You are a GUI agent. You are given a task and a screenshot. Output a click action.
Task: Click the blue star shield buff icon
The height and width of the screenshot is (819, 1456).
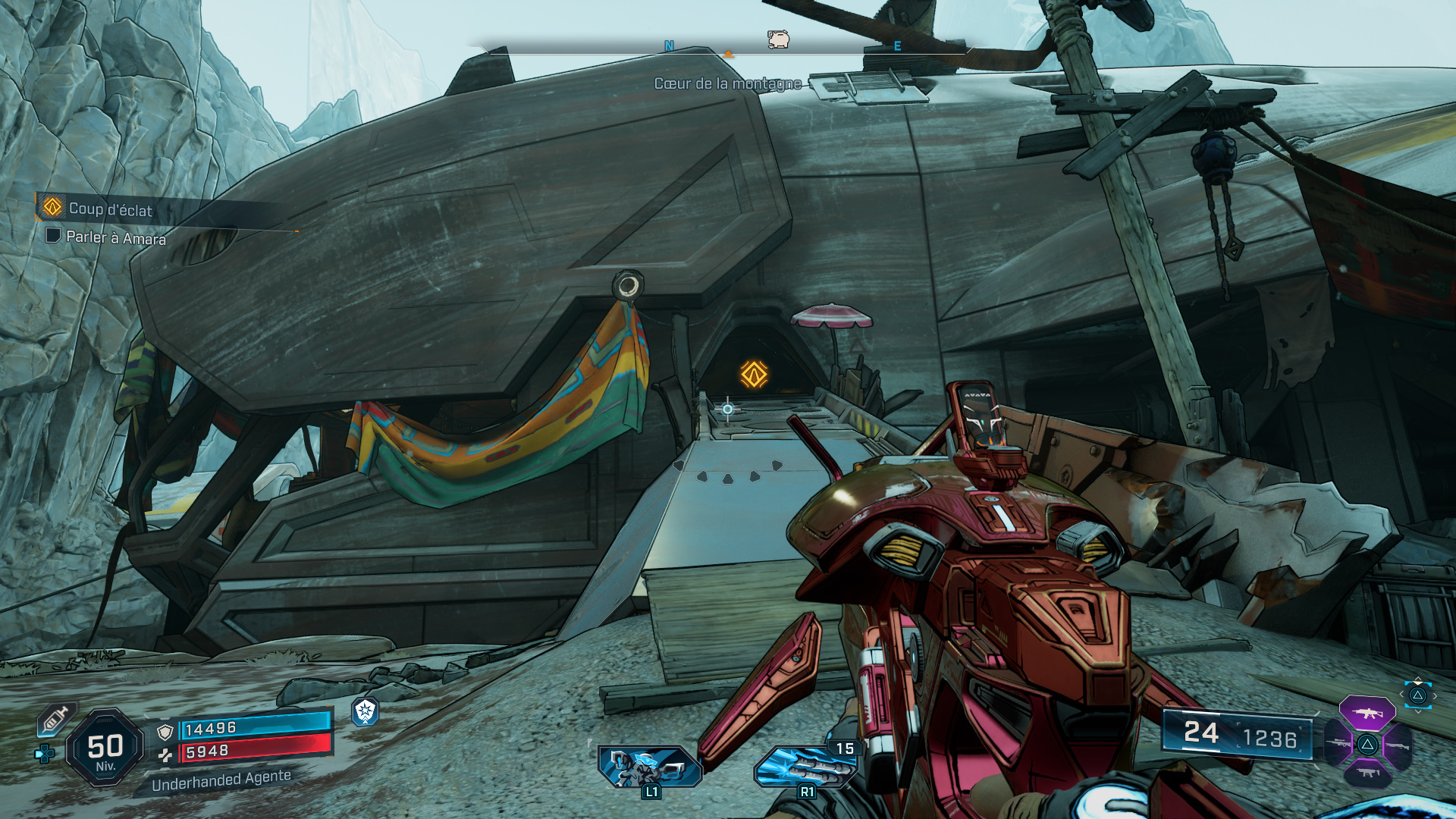click(366, 711)
